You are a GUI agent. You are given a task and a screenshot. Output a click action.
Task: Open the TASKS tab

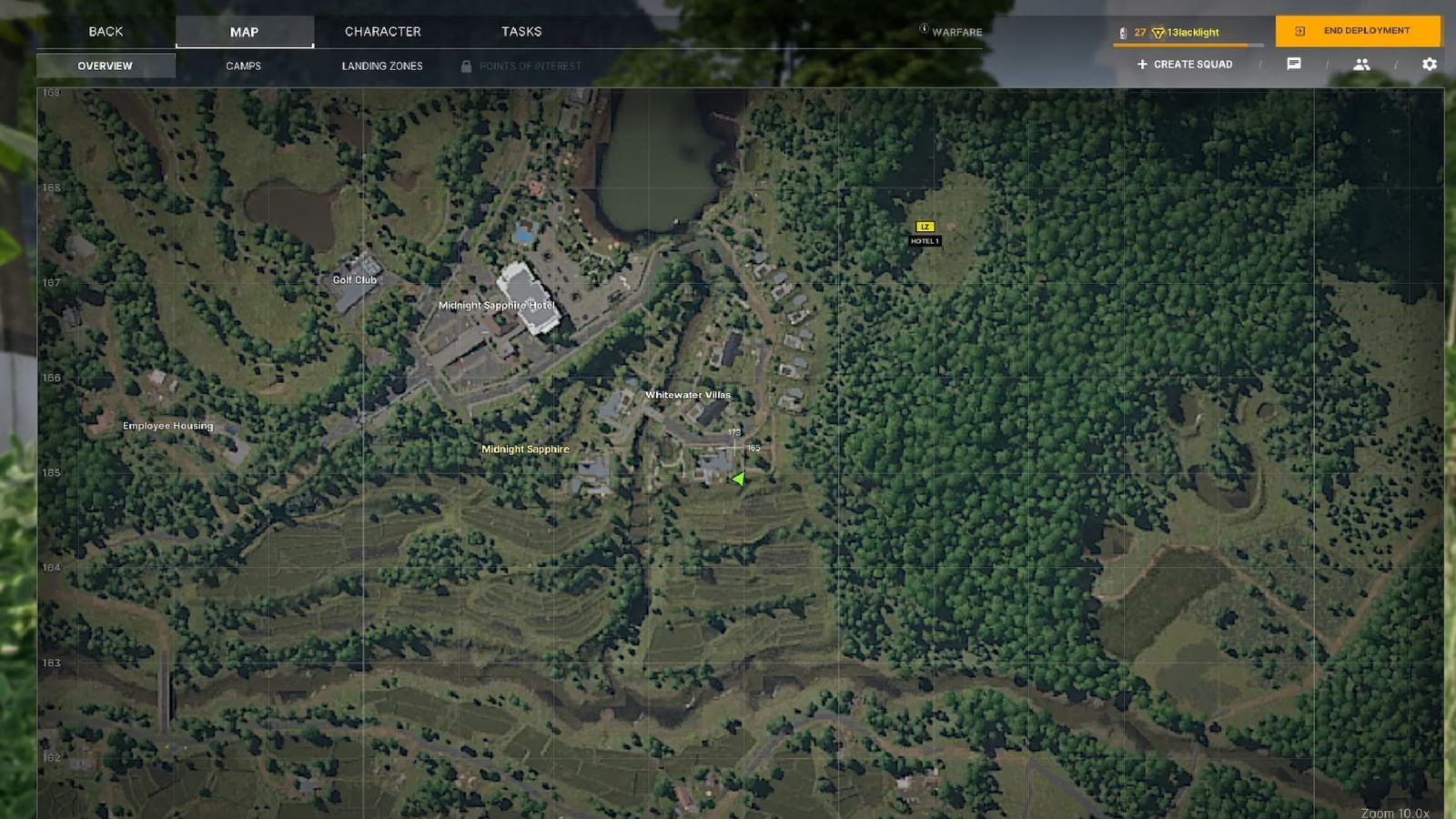coord(520,31)
